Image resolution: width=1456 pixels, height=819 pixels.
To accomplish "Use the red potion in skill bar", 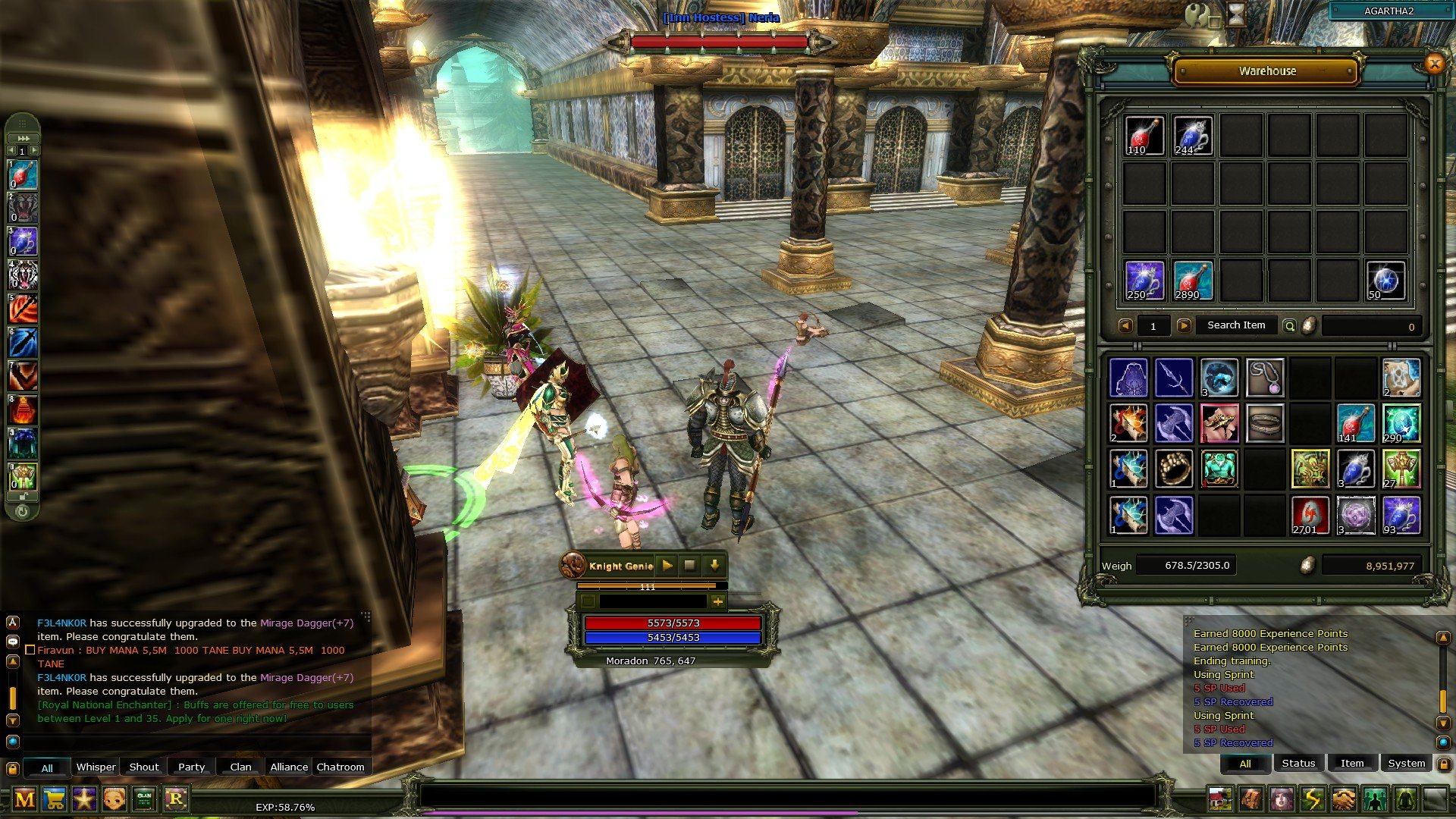I will click(x=23, y=175).
